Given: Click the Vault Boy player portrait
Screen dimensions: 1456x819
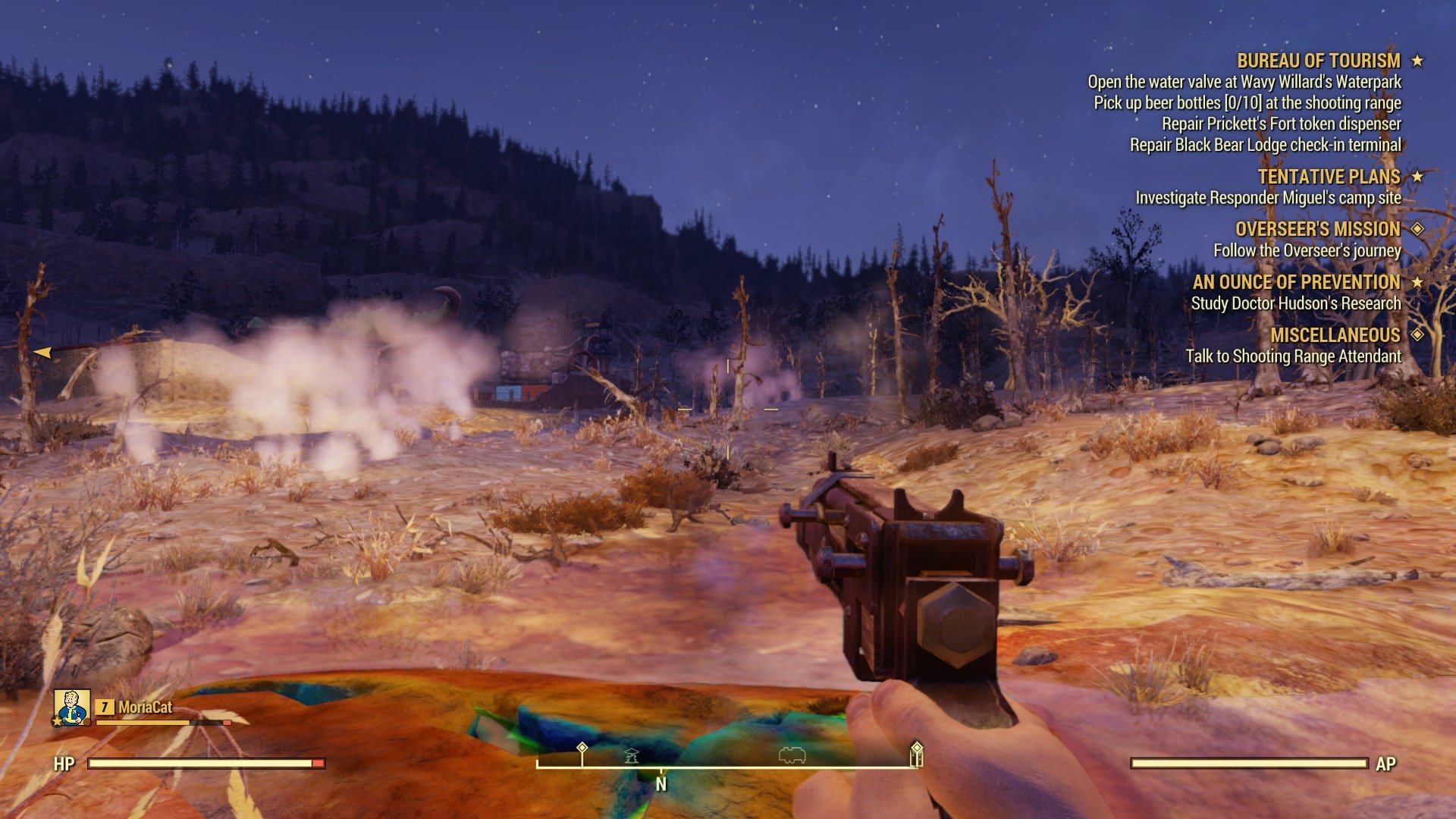Looking at the screenshot, I should (x=72, y=708).
